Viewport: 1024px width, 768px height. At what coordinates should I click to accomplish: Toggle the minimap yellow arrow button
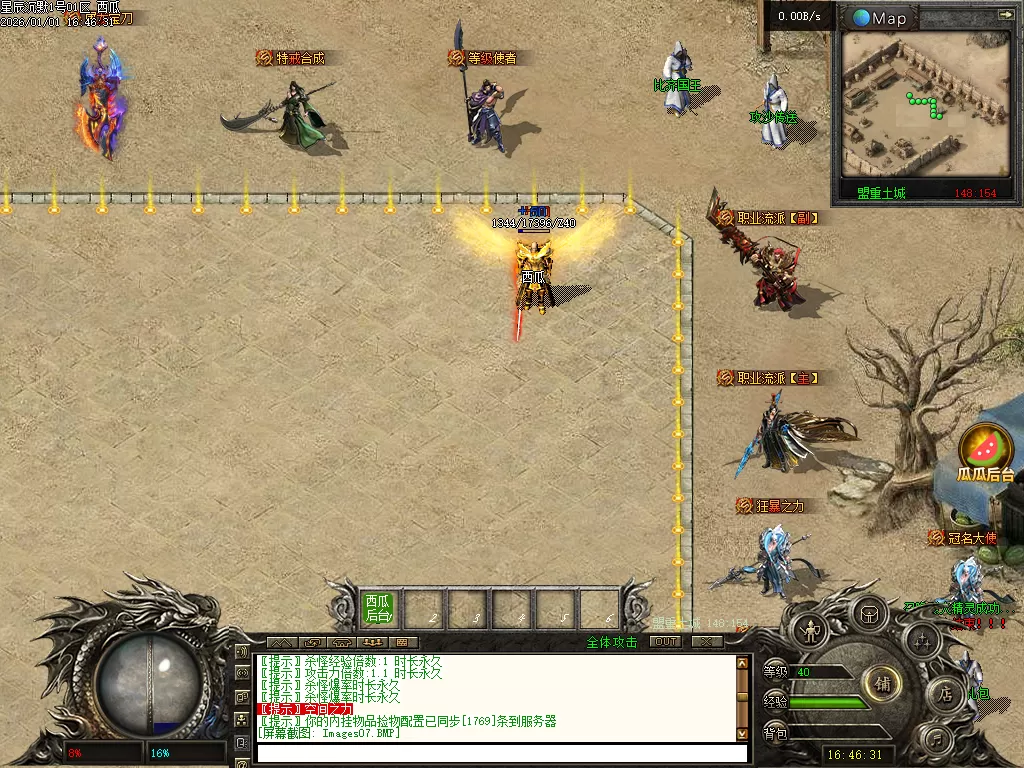click(x=1005, y=15)
